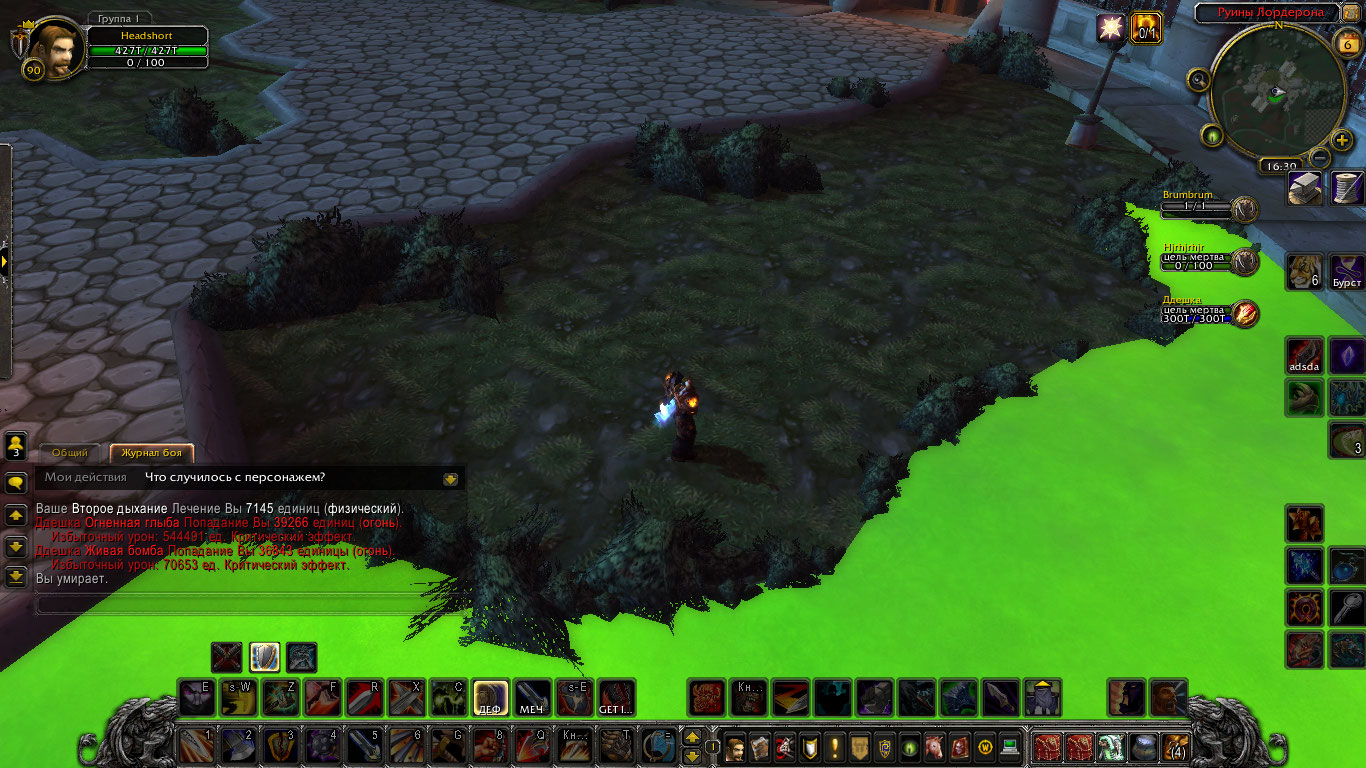Jump chat to bottom with the underlined arrow
Screen dimensions: 1366x768
coord(16,577)
